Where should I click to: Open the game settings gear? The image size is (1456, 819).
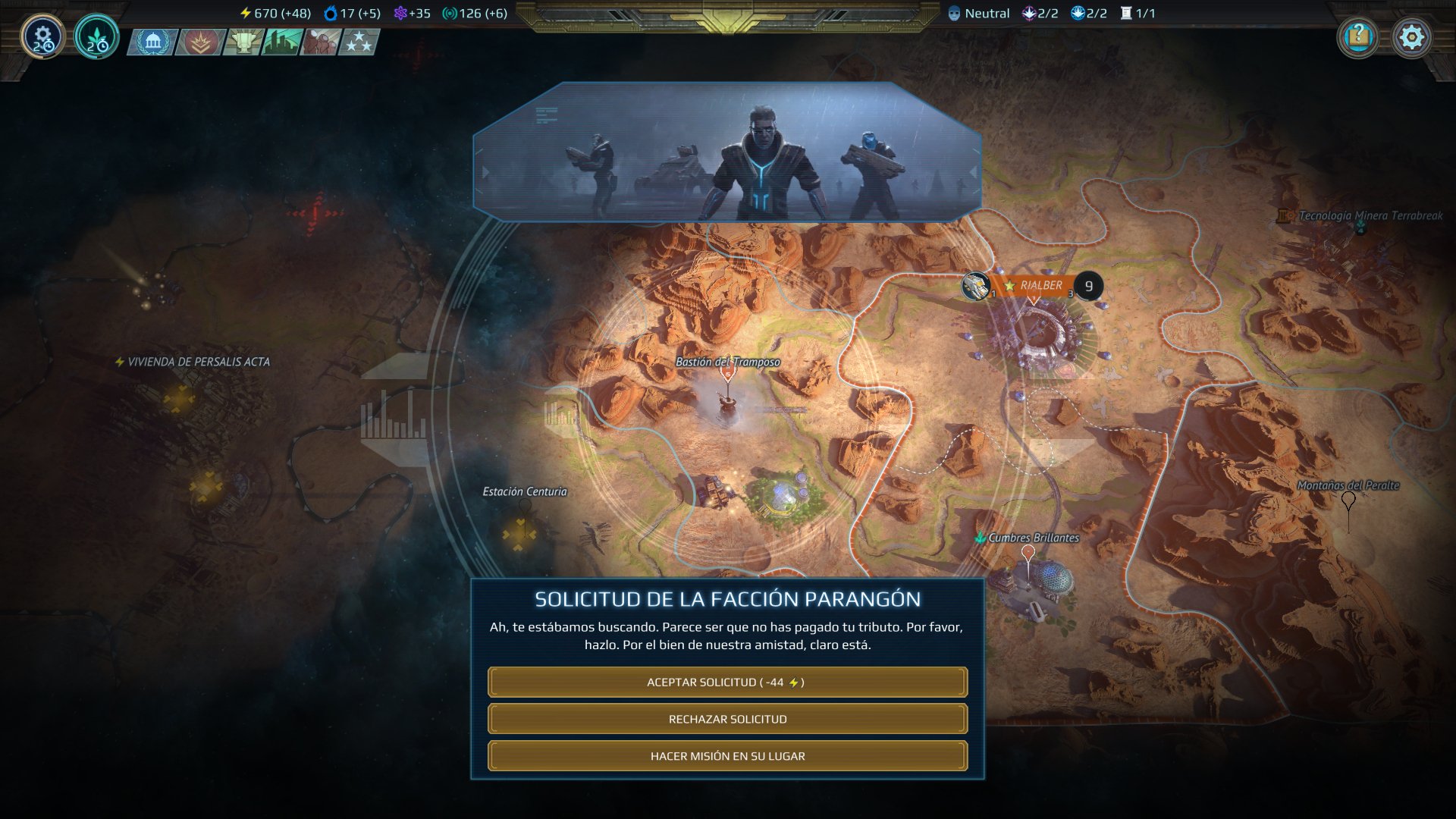pyautogui.click(x=1410, y=34)
